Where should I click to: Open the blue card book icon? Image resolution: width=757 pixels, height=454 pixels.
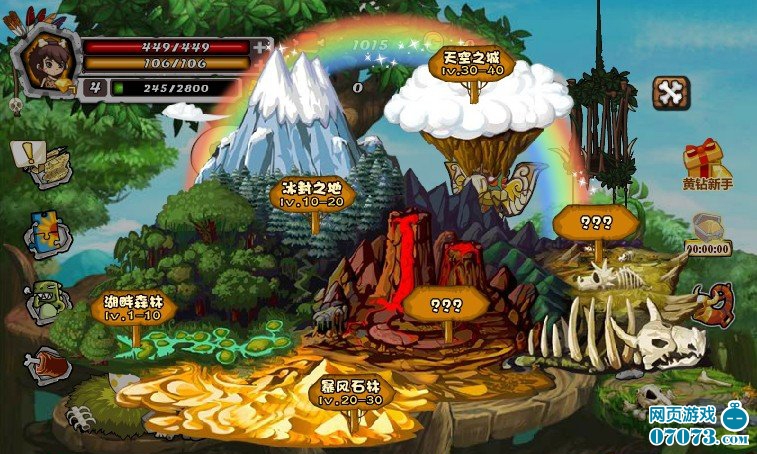[45, 232]
